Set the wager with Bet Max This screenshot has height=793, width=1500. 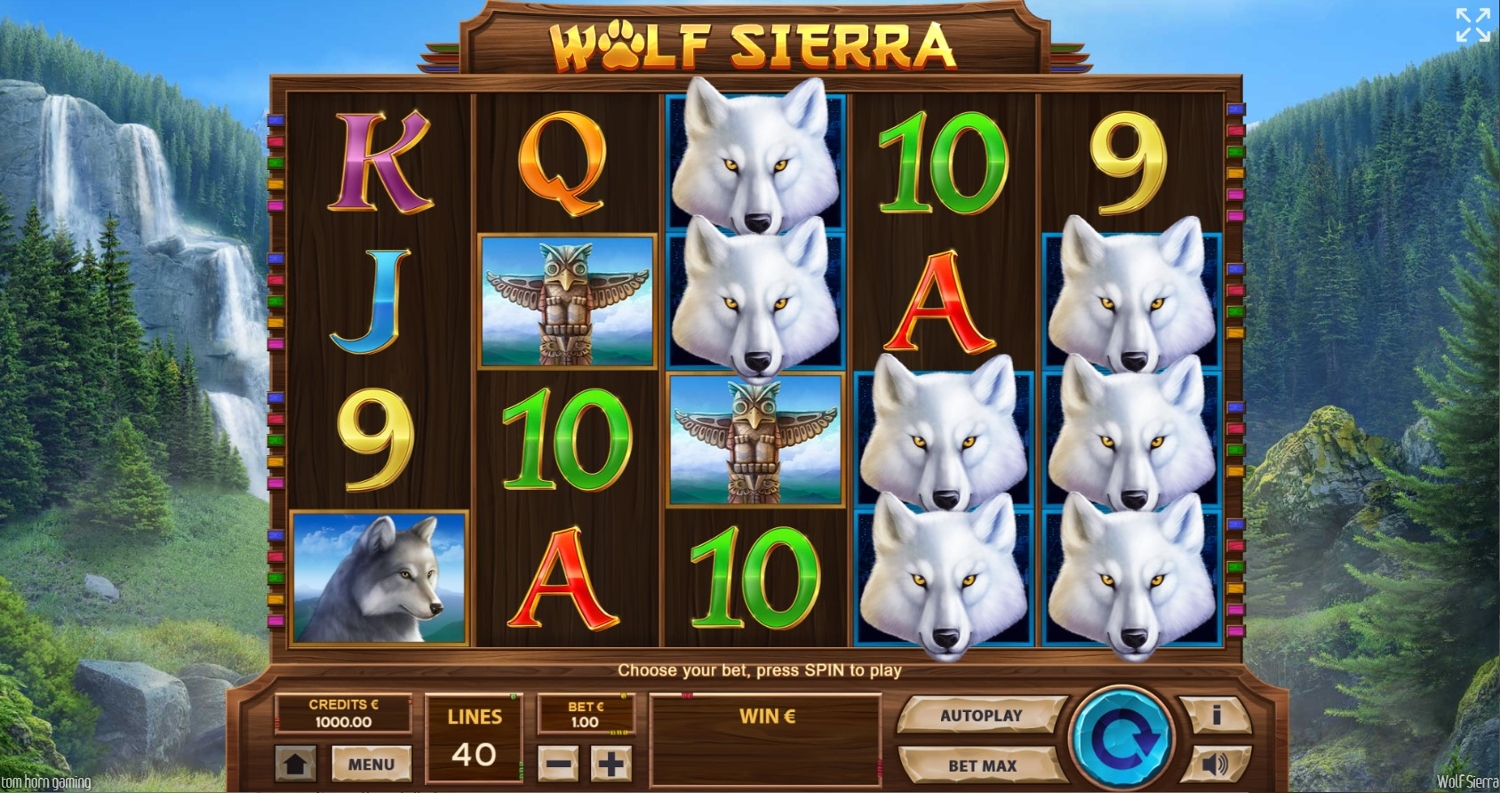click(981, 766)
